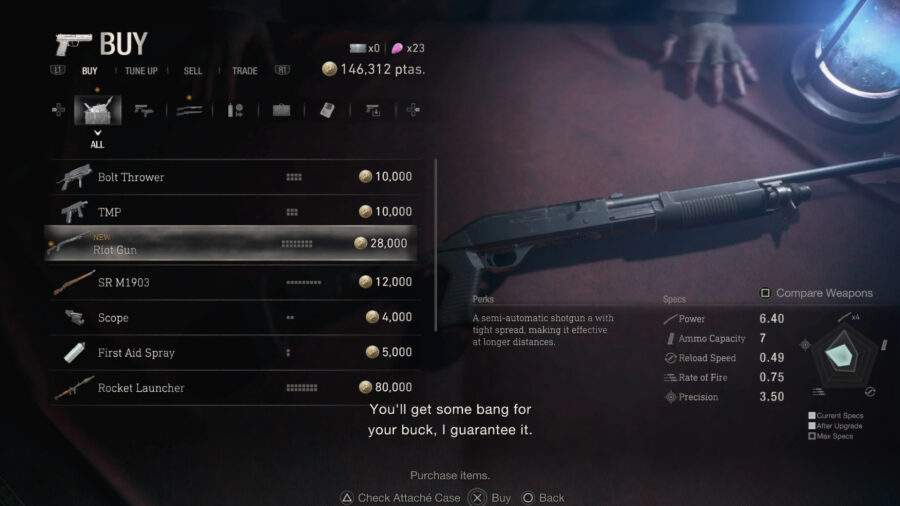Choose the All items category

tap(97, 110)
